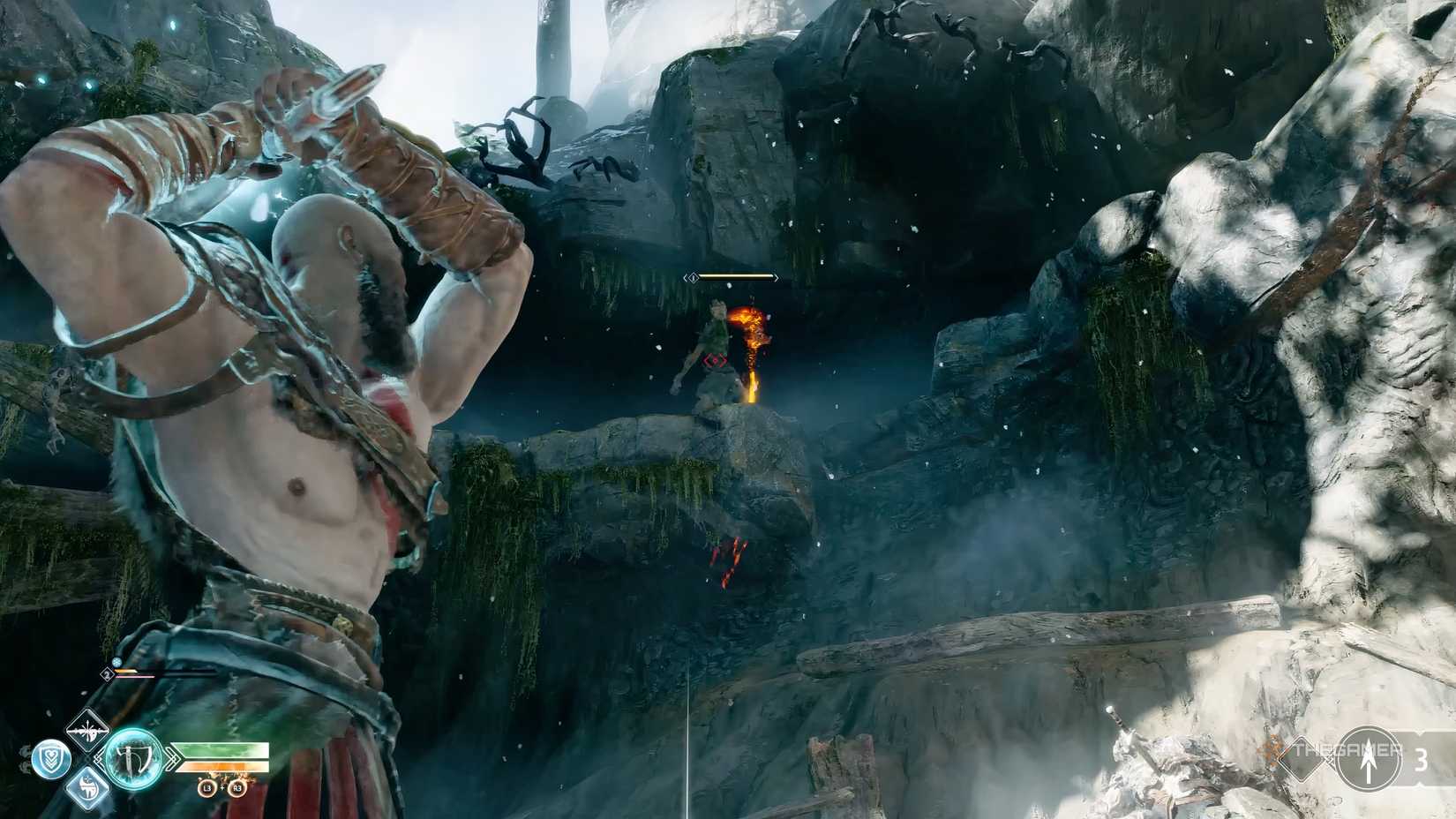Toggle the glowing axe weapon selector circle
Viewport: 1456px width, 819px height.
coord(132,758)
